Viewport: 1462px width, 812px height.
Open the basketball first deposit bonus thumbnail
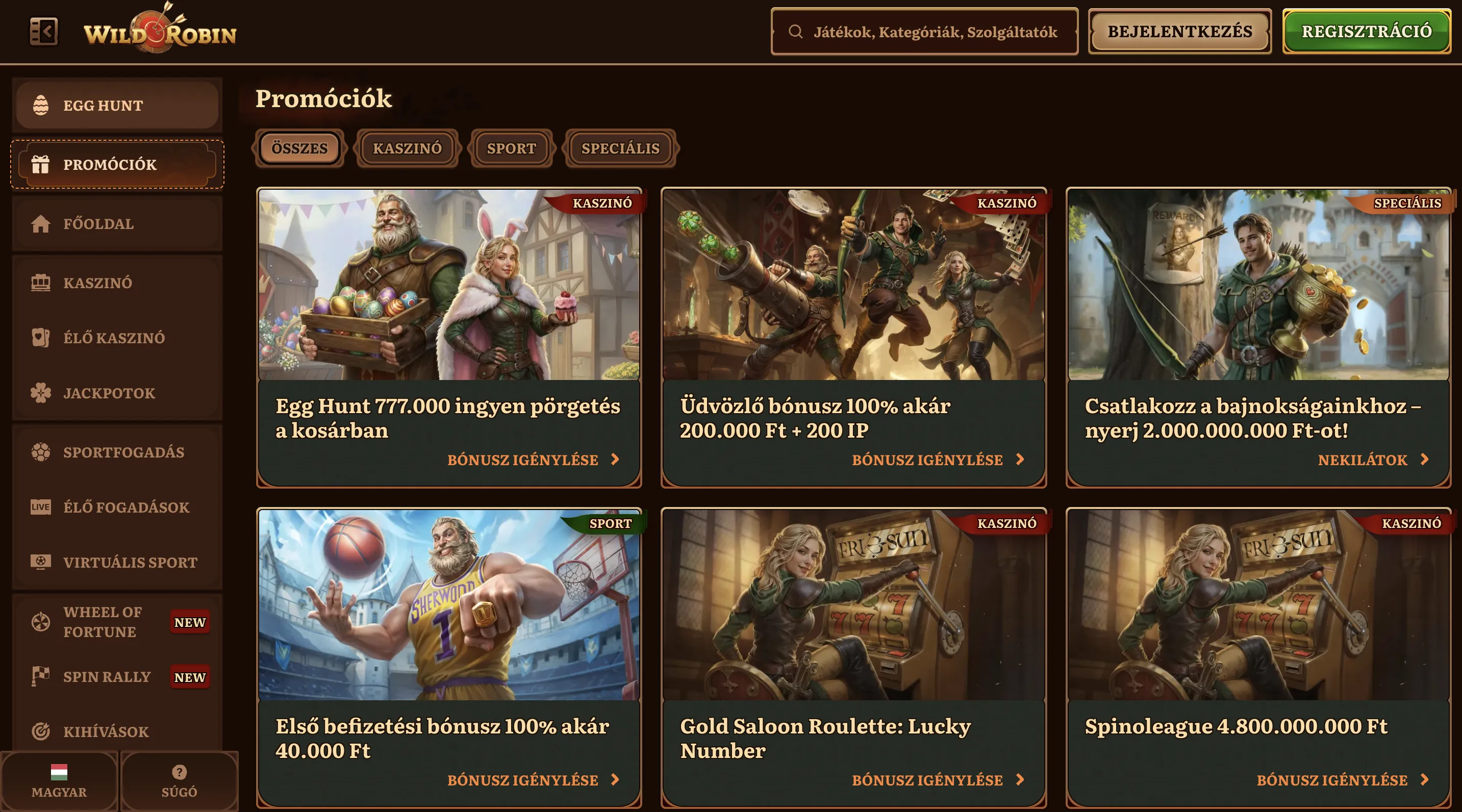pos(448,604)
